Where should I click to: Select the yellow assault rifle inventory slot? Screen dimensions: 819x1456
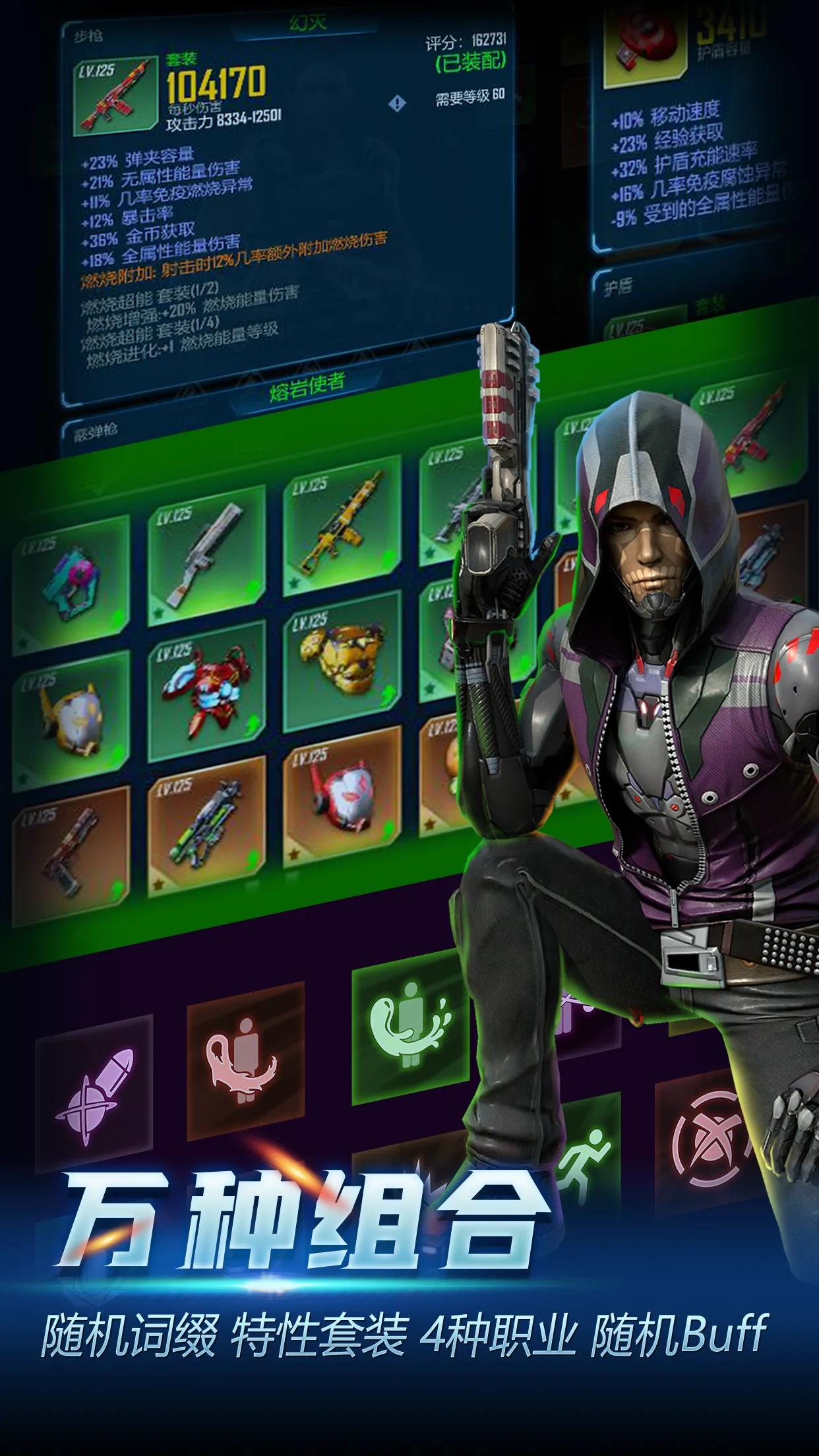(x=342, y=525)
